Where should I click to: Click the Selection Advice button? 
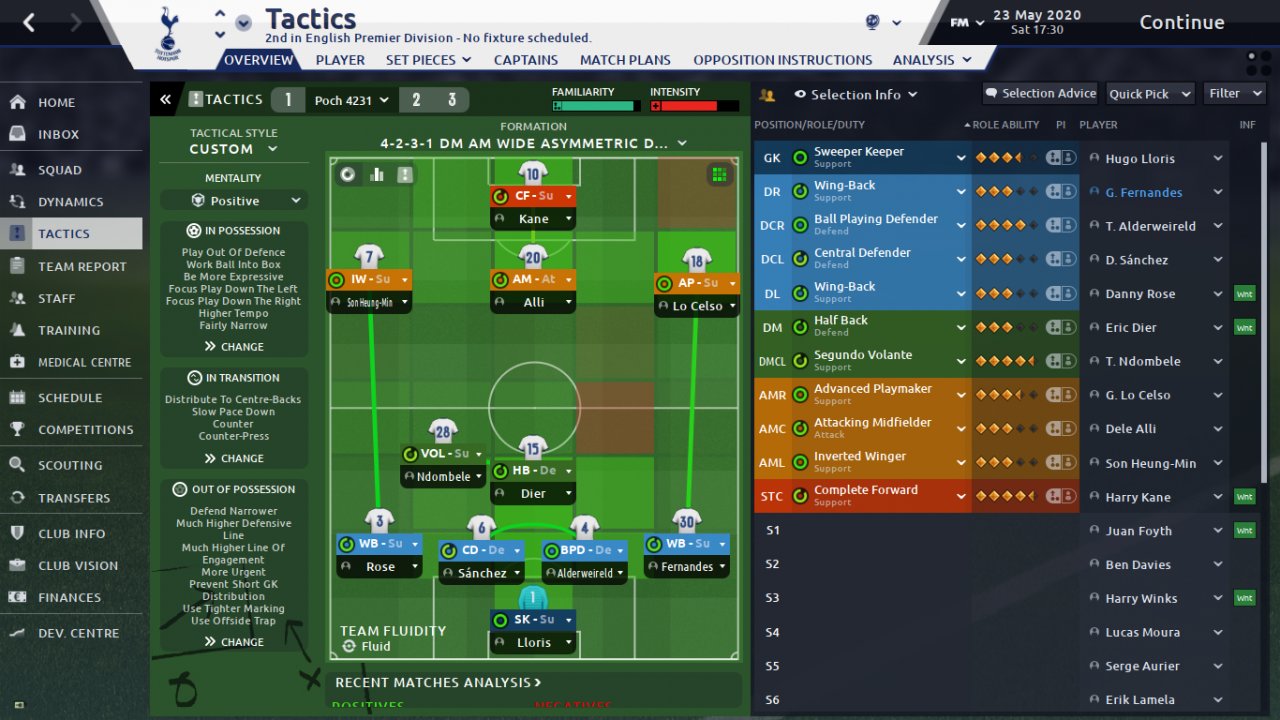click(1040, 93)
